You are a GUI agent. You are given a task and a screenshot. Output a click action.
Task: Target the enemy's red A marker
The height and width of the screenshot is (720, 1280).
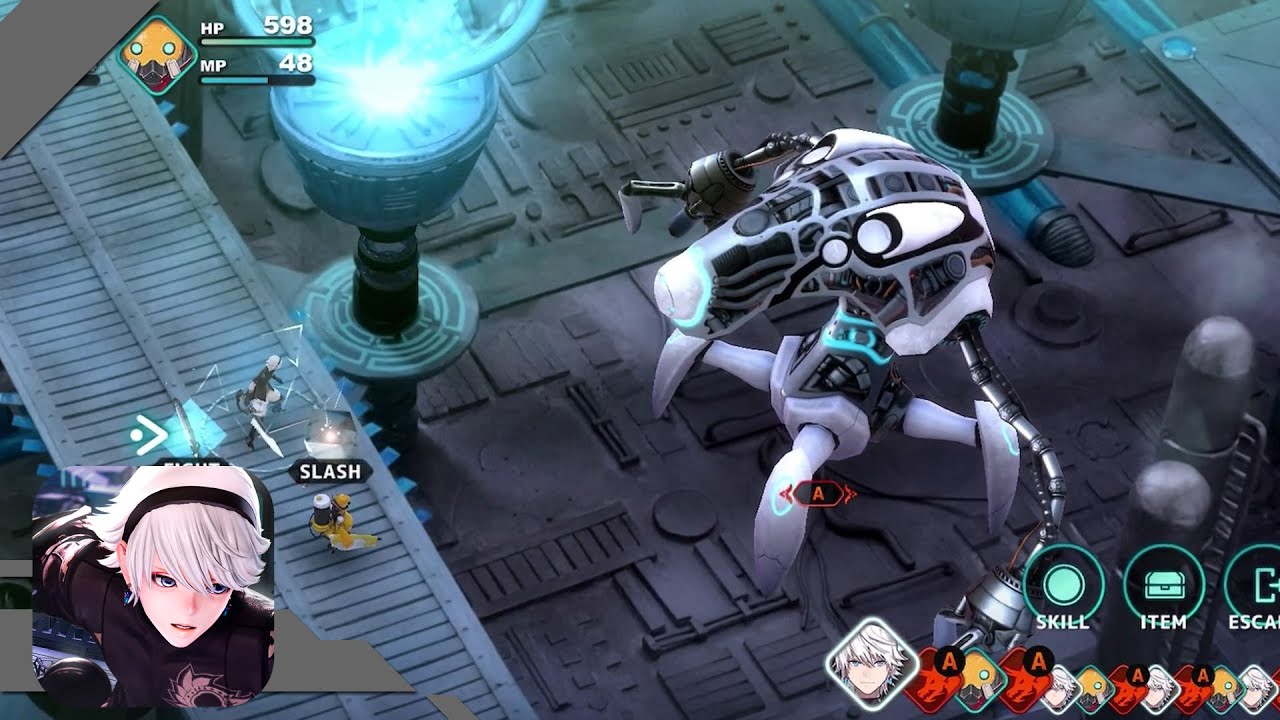[817, 493]
